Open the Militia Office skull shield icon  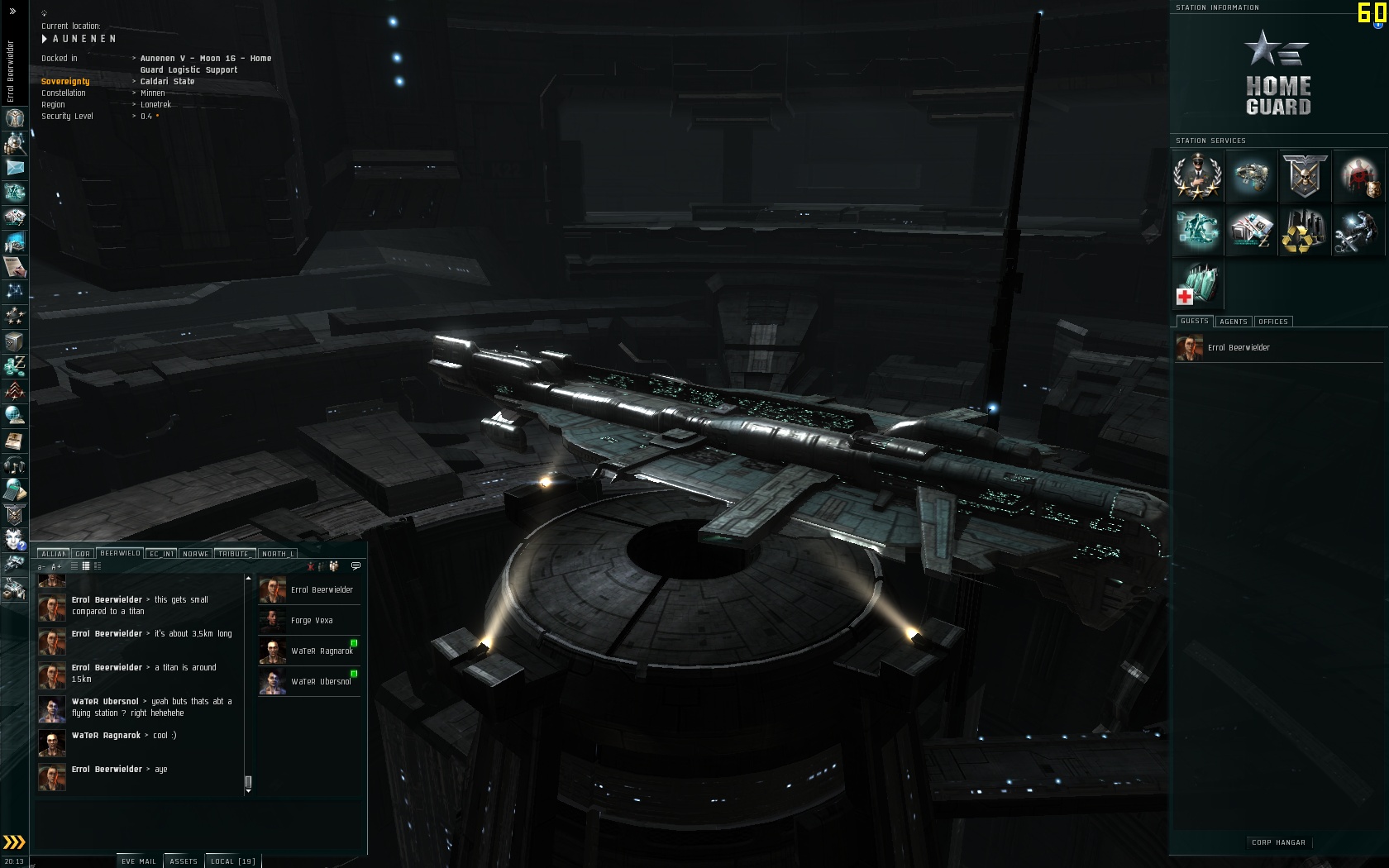coord(1304,176)
